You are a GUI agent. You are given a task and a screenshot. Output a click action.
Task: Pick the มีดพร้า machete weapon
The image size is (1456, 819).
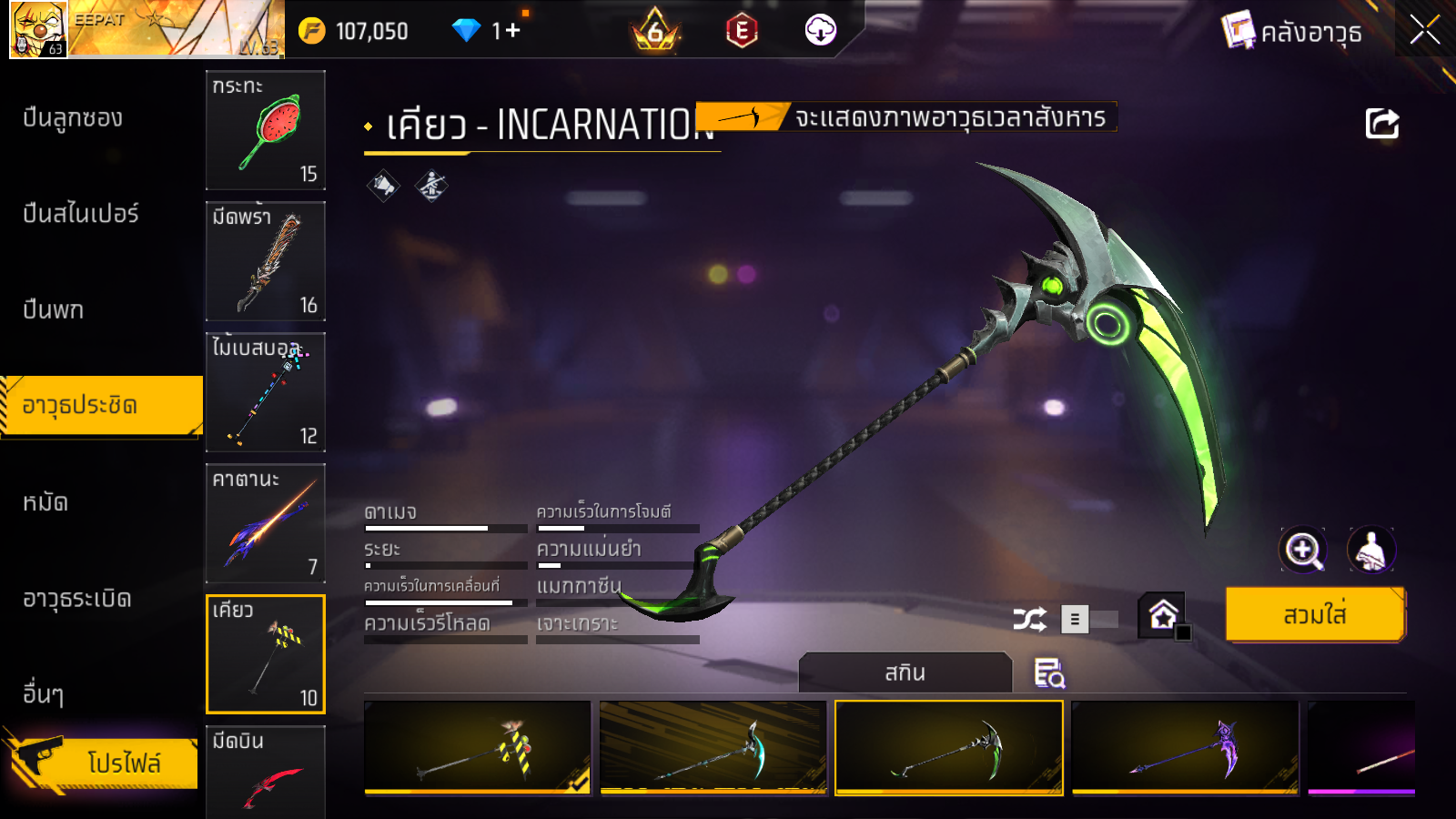pyautogui.click(x=266, y=261)
